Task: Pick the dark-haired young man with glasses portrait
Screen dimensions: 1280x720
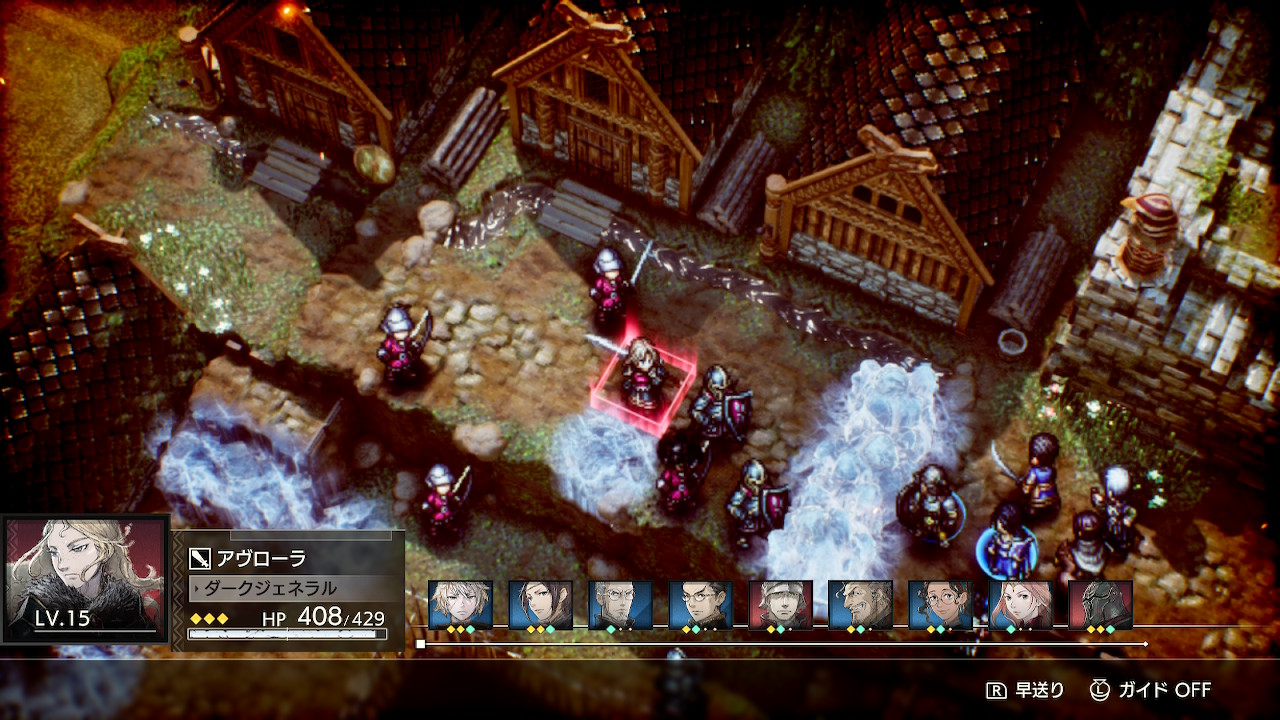Action: (x=700, y=604)
